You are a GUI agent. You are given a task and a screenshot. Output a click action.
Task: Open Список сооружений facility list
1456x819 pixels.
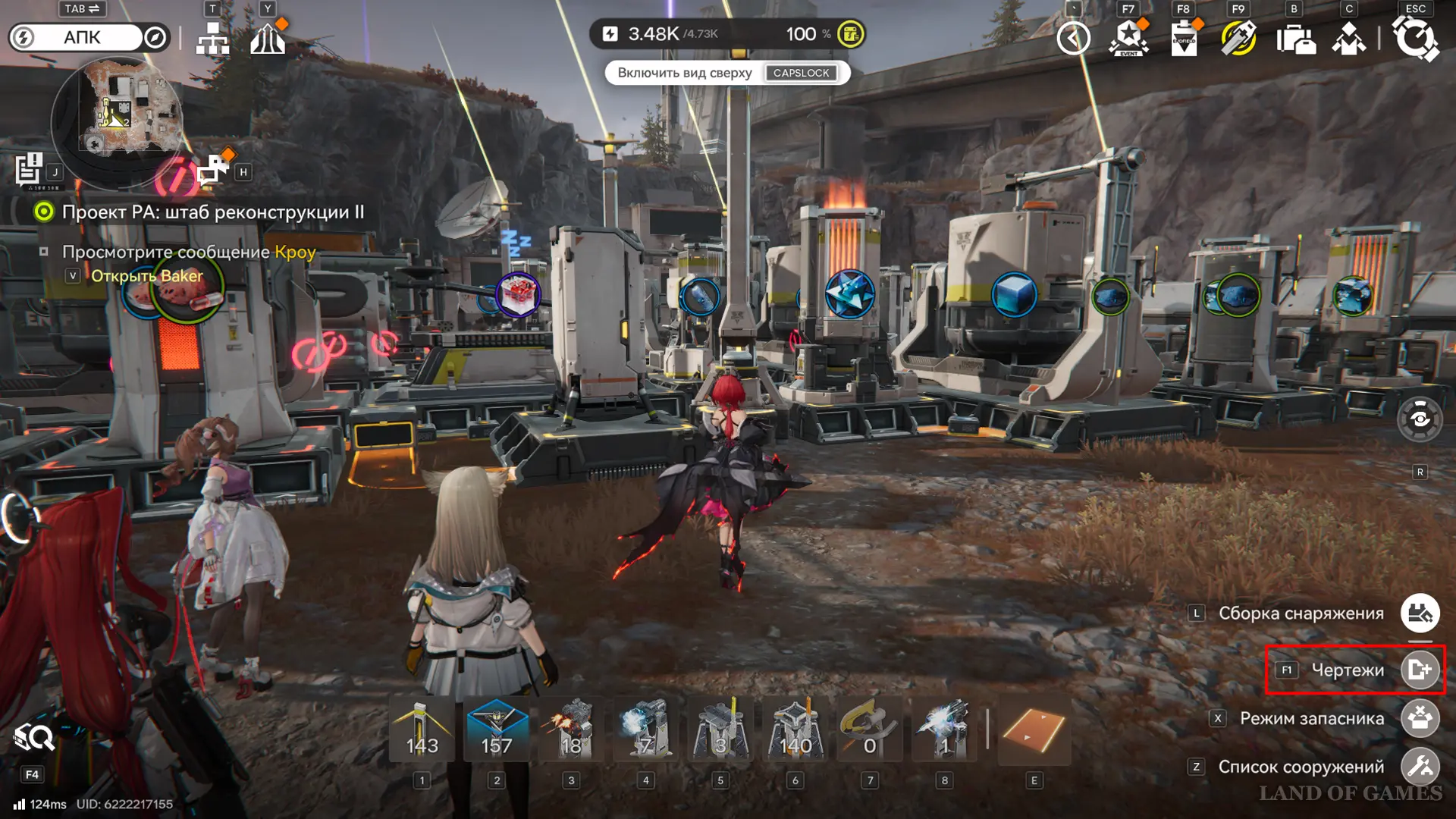click(x=1420, y=767)
